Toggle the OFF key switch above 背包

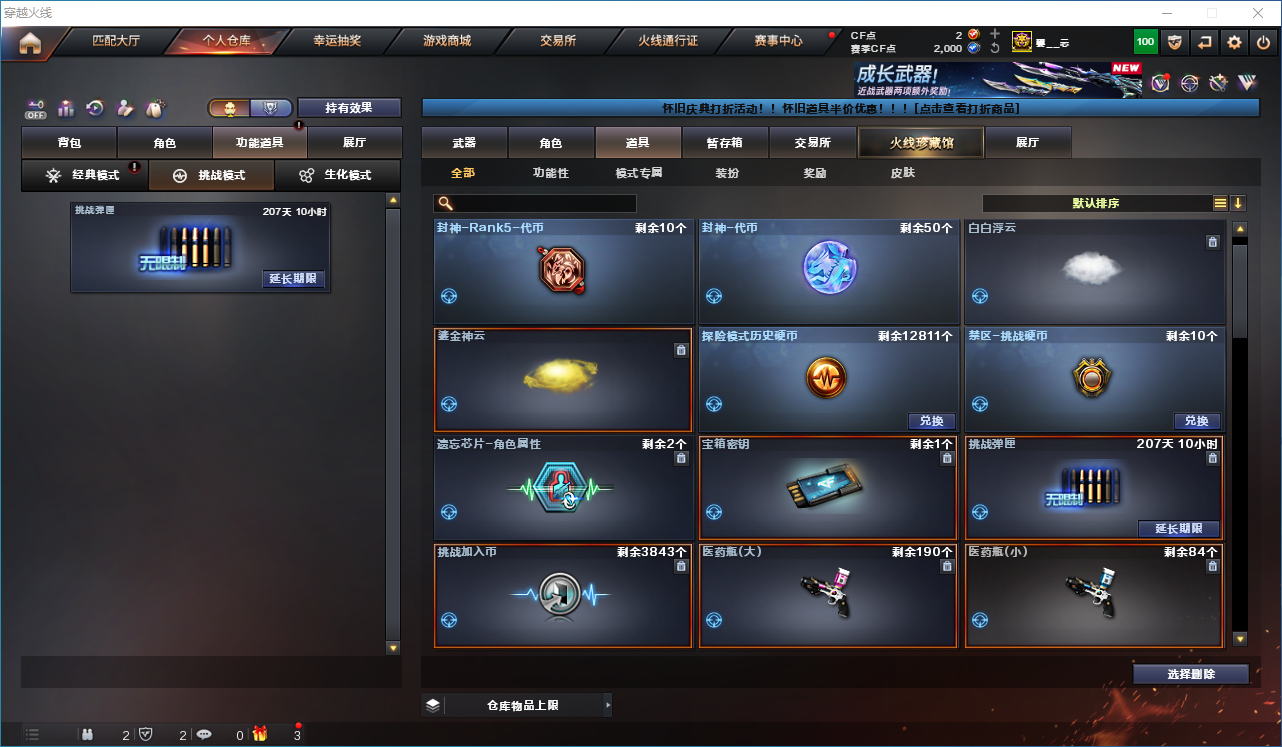[x=33, y=108]
